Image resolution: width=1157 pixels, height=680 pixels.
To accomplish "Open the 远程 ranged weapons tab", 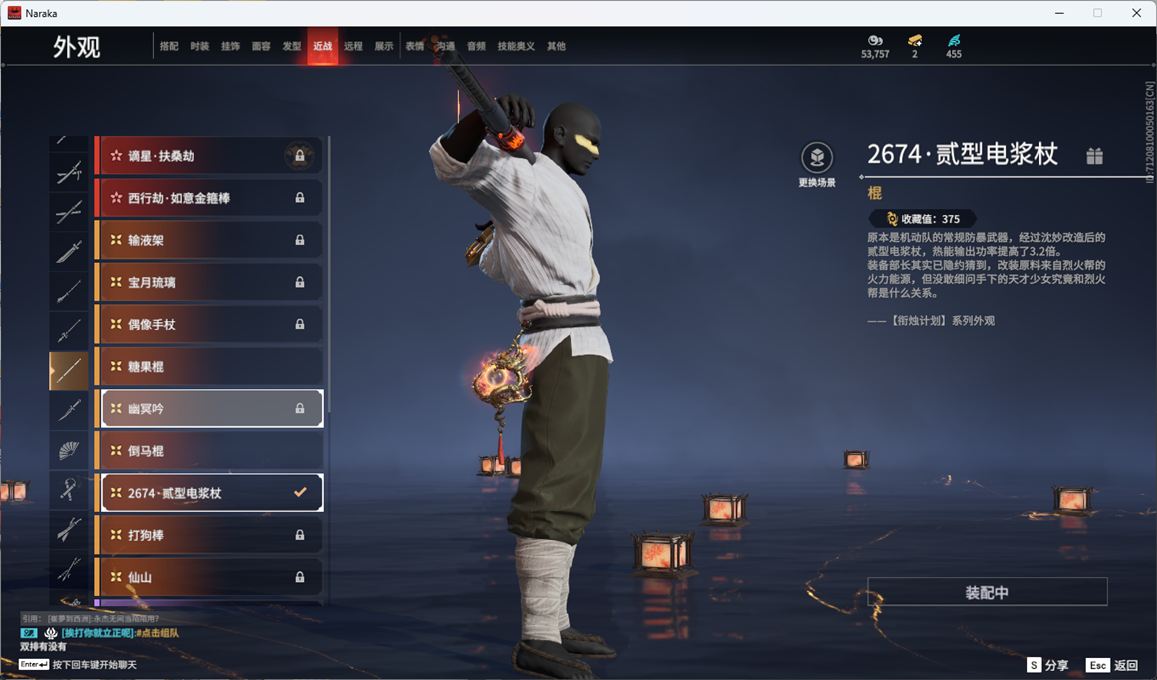I will [x=353, y=47].
